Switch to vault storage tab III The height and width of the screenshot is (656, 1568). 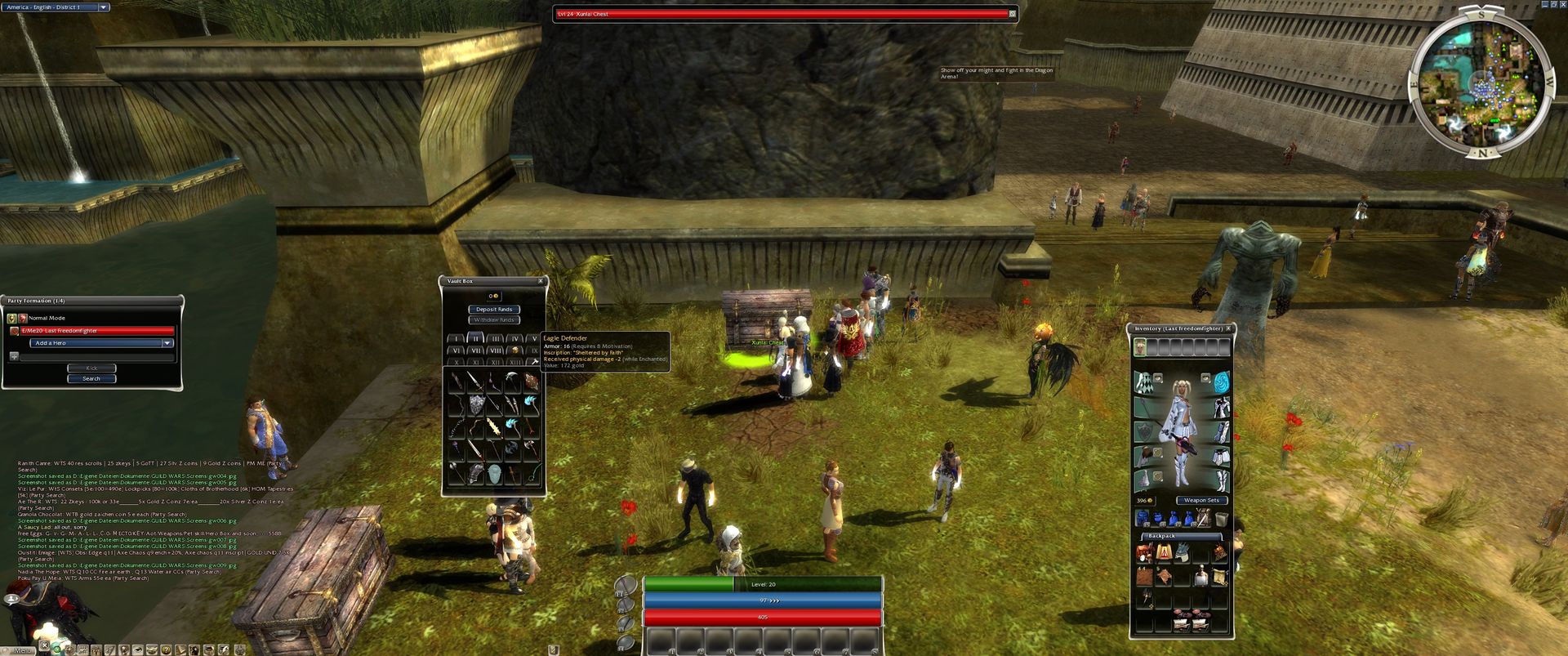coord(495,338)
